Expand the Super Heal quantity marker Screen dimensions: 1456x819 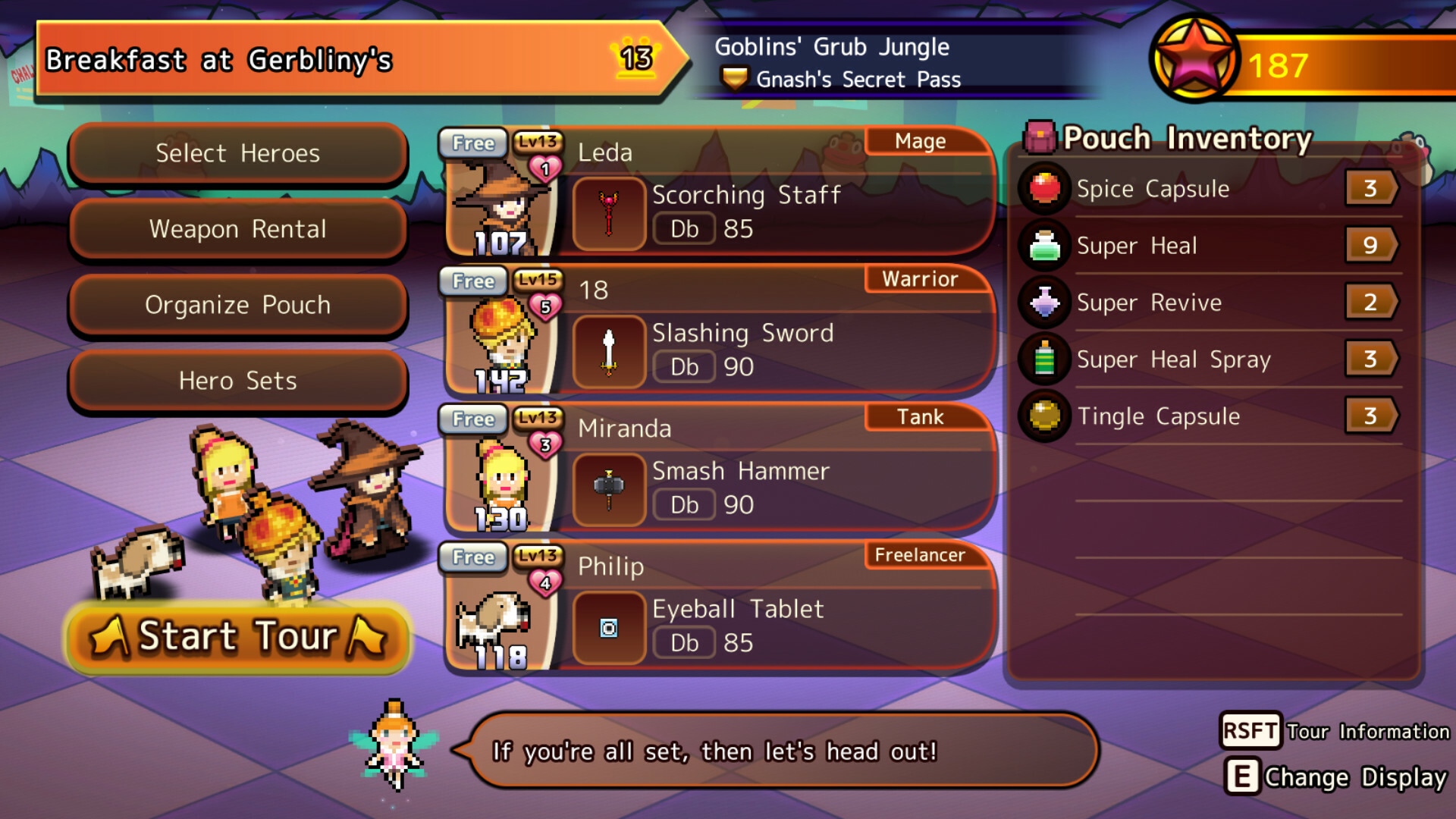pos(1373,245)
